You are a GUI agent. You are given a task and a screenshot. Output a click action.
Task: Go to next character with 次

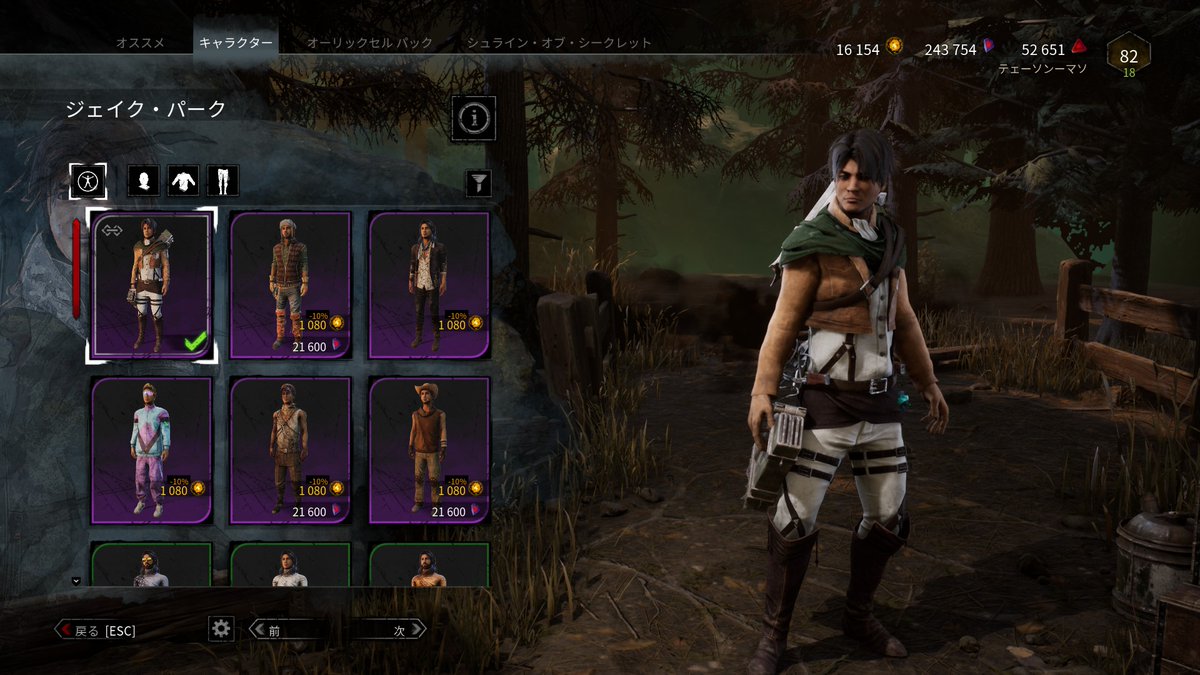pos(388,630)
